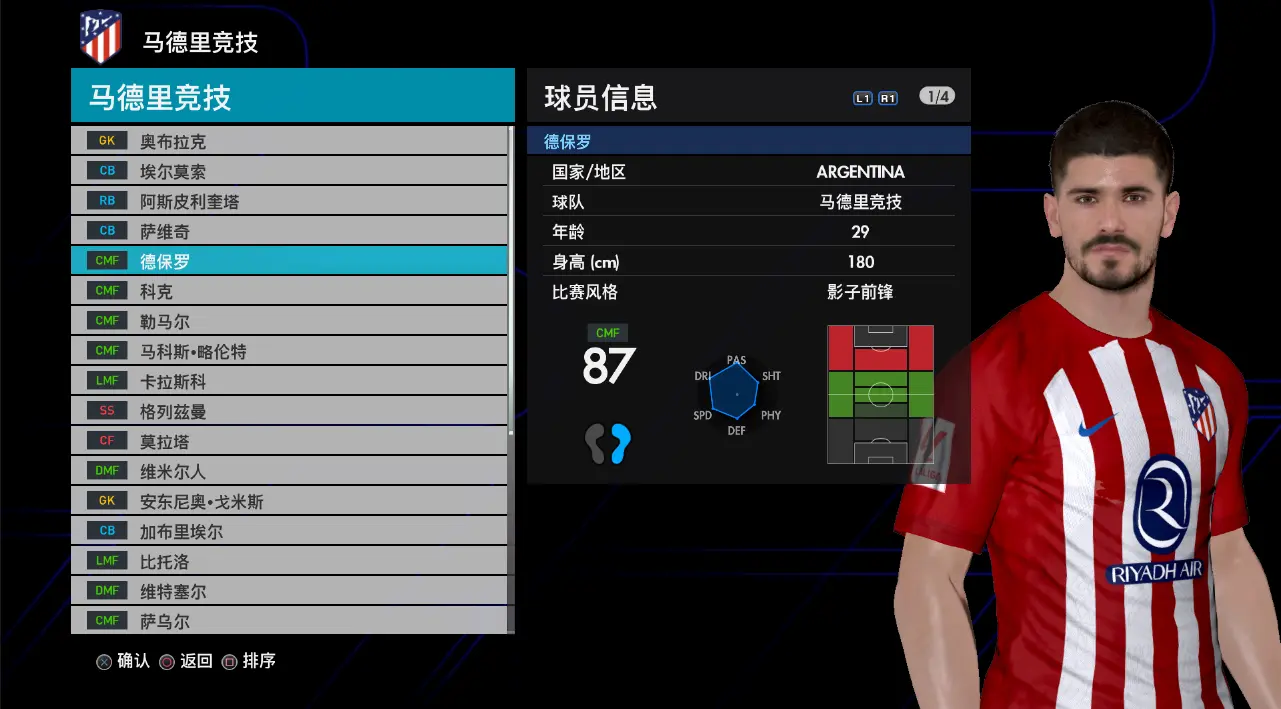1281x709 pixels.
Task: Select the highlighted 德保罗 row
Action: [289, 261]
